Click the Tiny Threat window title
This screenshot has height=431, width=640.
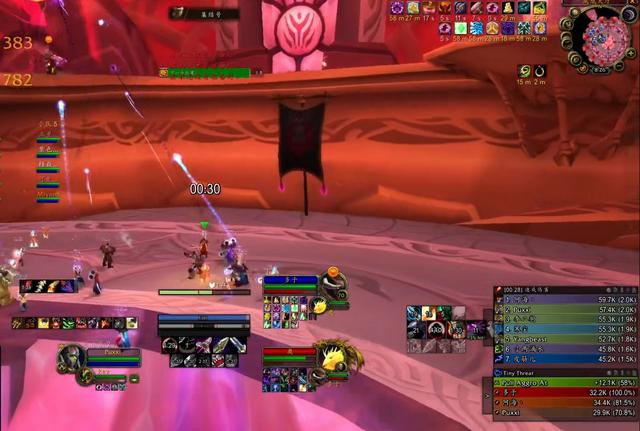(516, 372)
